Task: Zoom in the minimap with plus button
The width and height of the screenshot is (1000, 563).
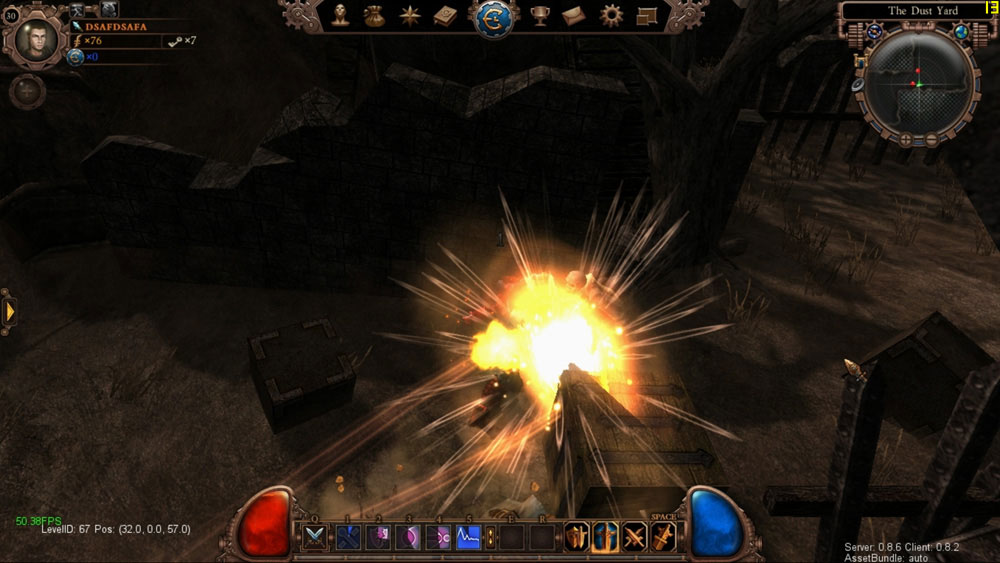Action: pos(904,139)
